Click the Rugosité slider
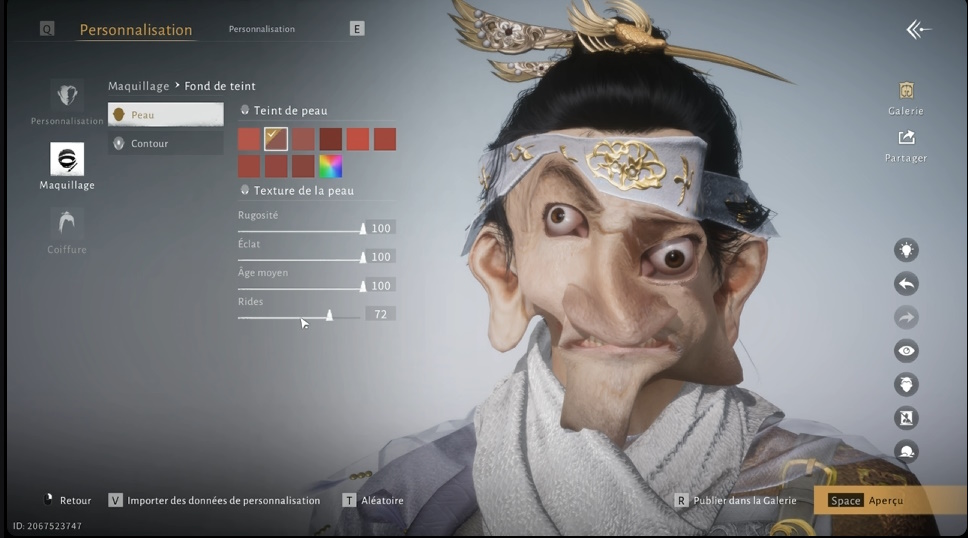Viewport: 968px width, 538px height. (362, 229)
